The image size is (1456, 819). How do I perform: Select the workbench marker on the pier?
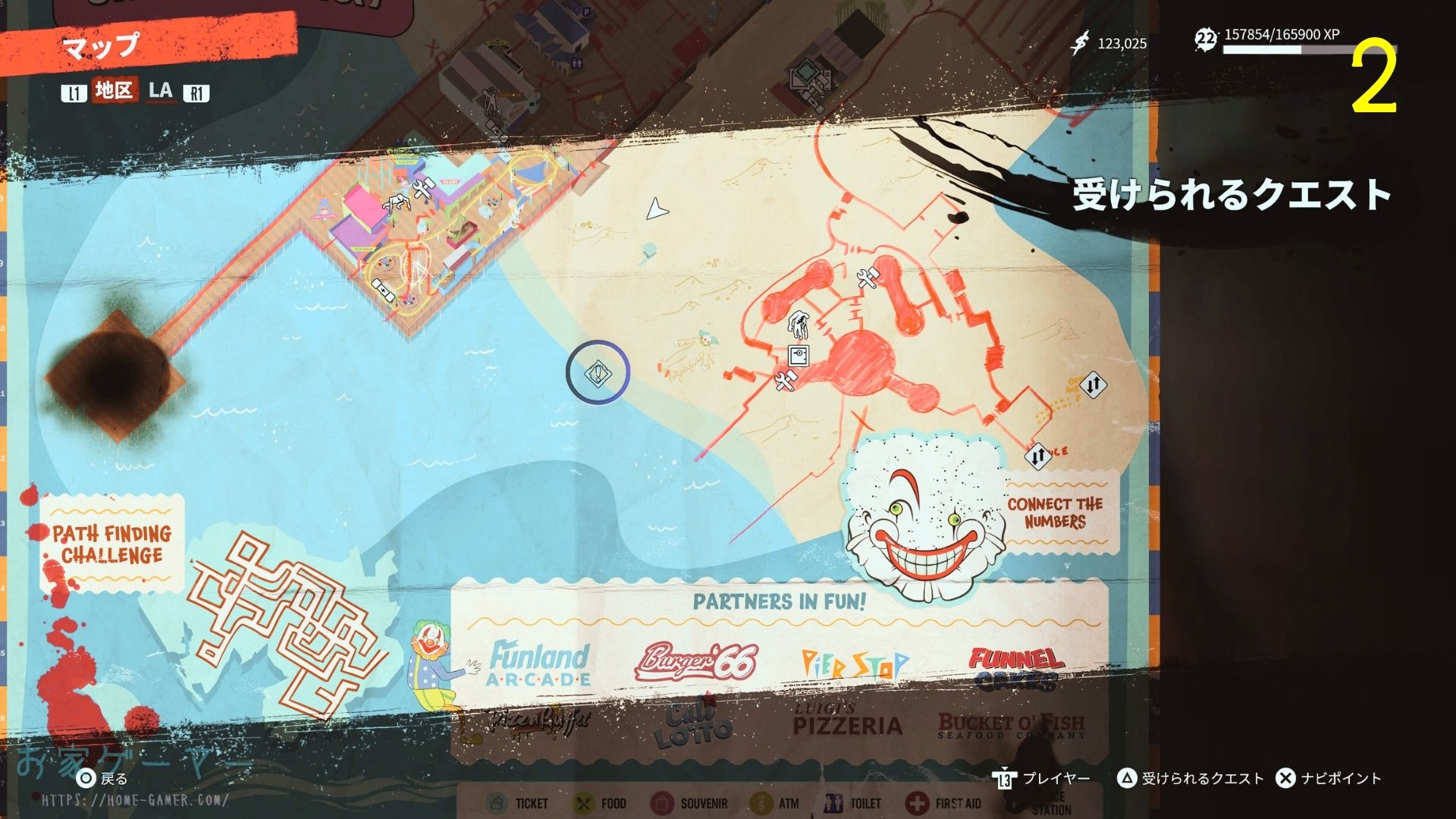click(422, 188)
